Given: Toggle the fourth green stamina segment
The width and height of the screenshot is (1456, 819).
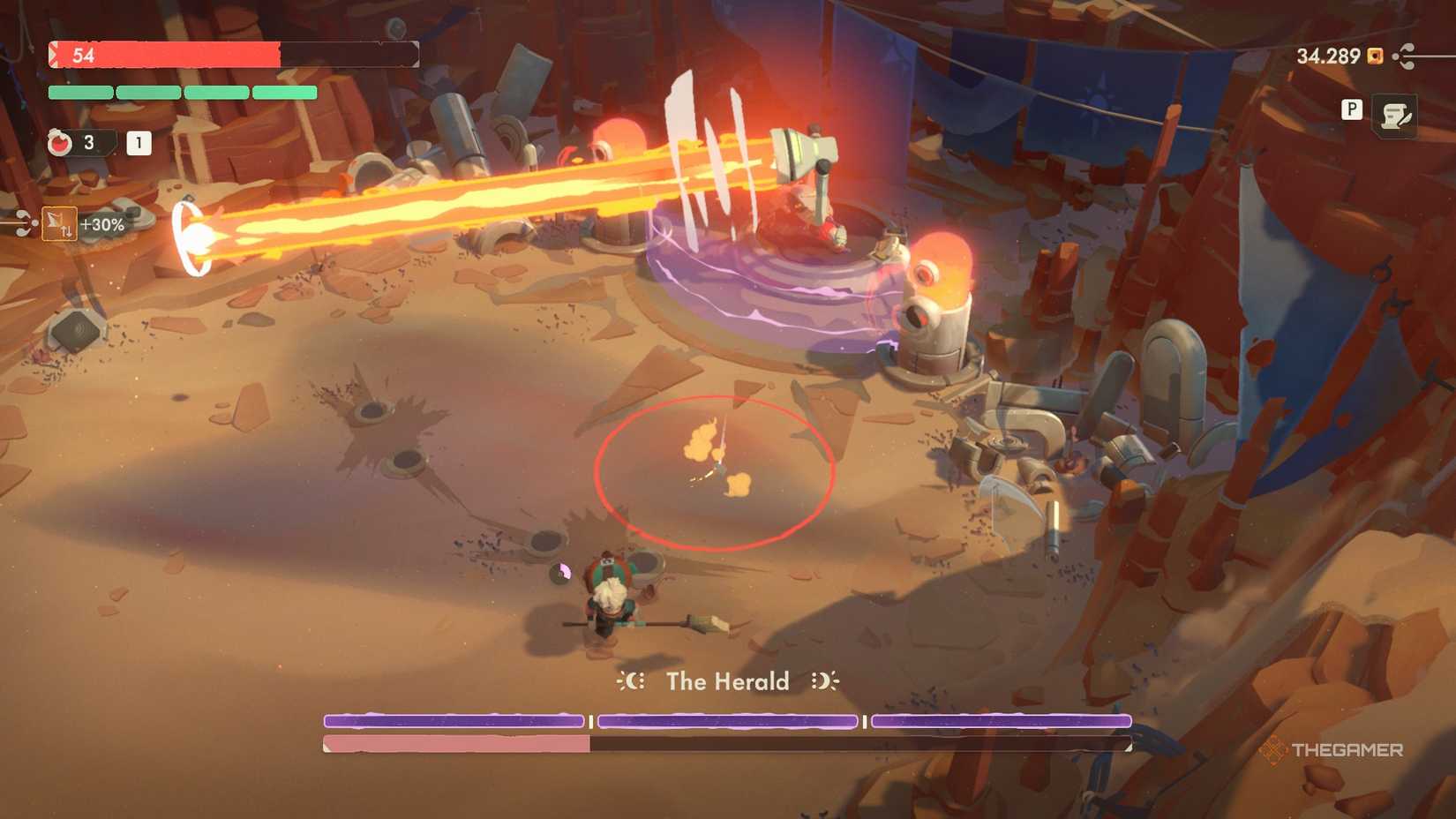Looking at the screenshot, I should click(284, 92).
